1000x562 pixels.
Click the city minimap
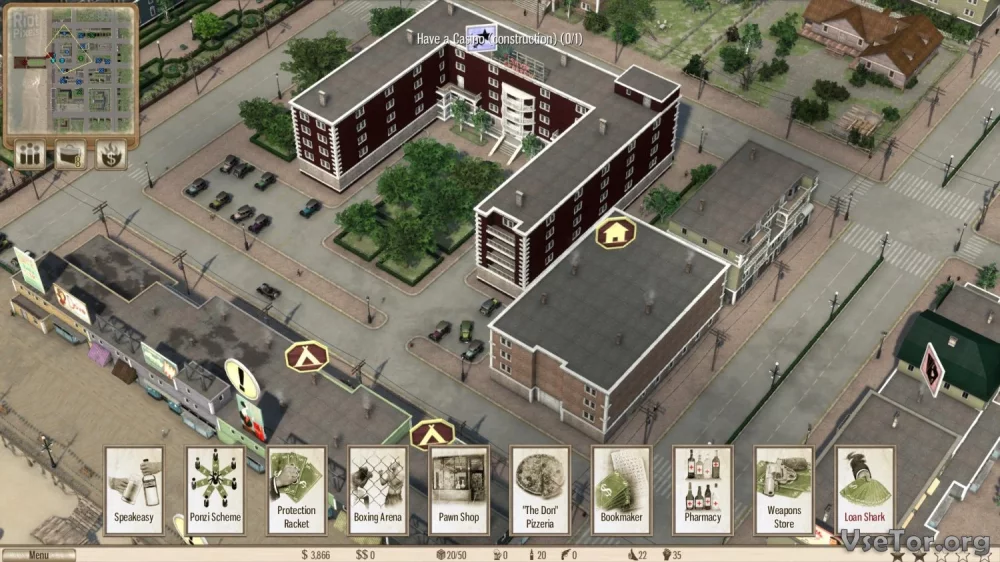71,70
